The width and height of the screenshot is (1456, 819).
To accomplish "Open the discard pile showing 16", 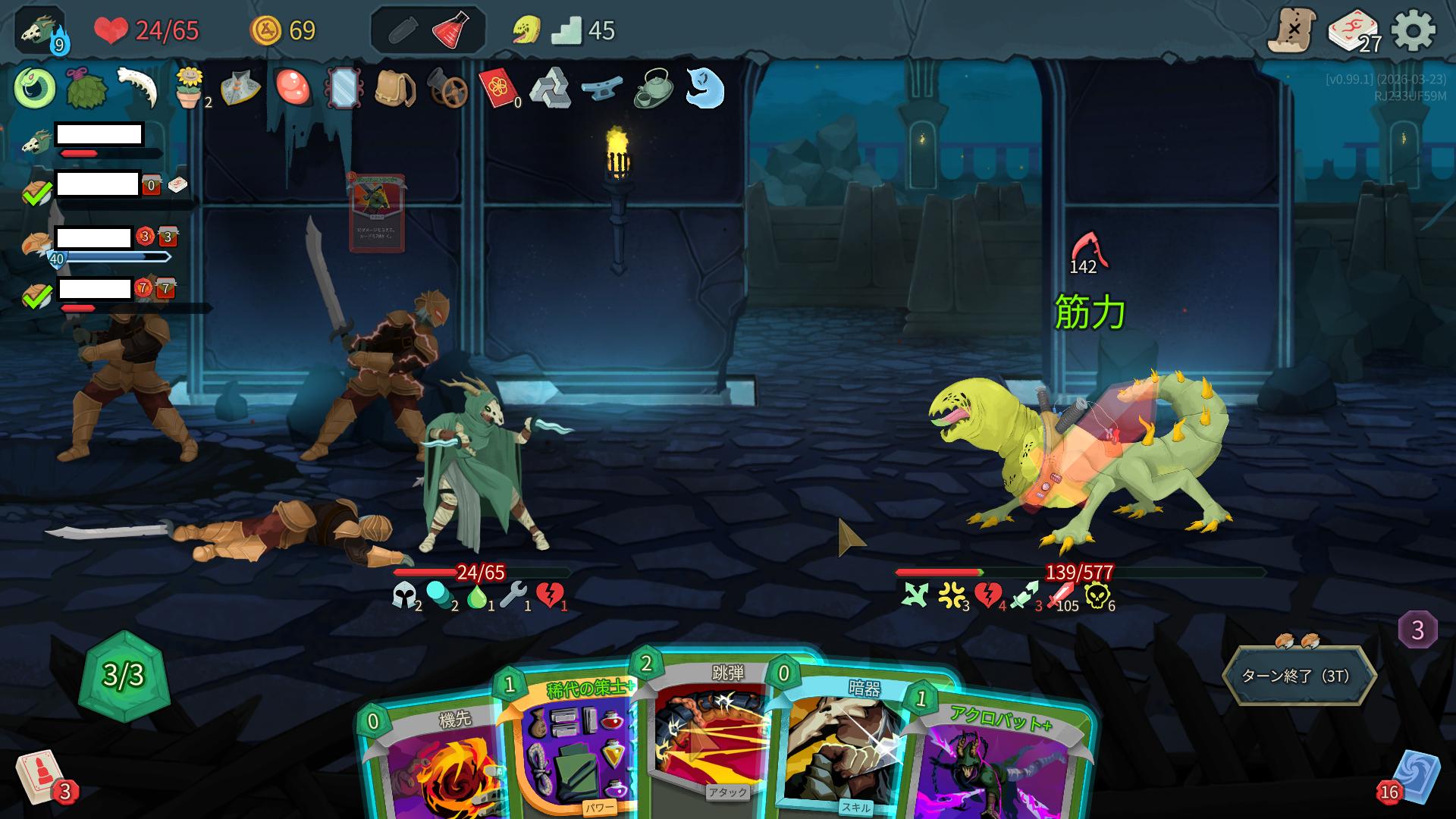I will click(x=1414, y=777).
